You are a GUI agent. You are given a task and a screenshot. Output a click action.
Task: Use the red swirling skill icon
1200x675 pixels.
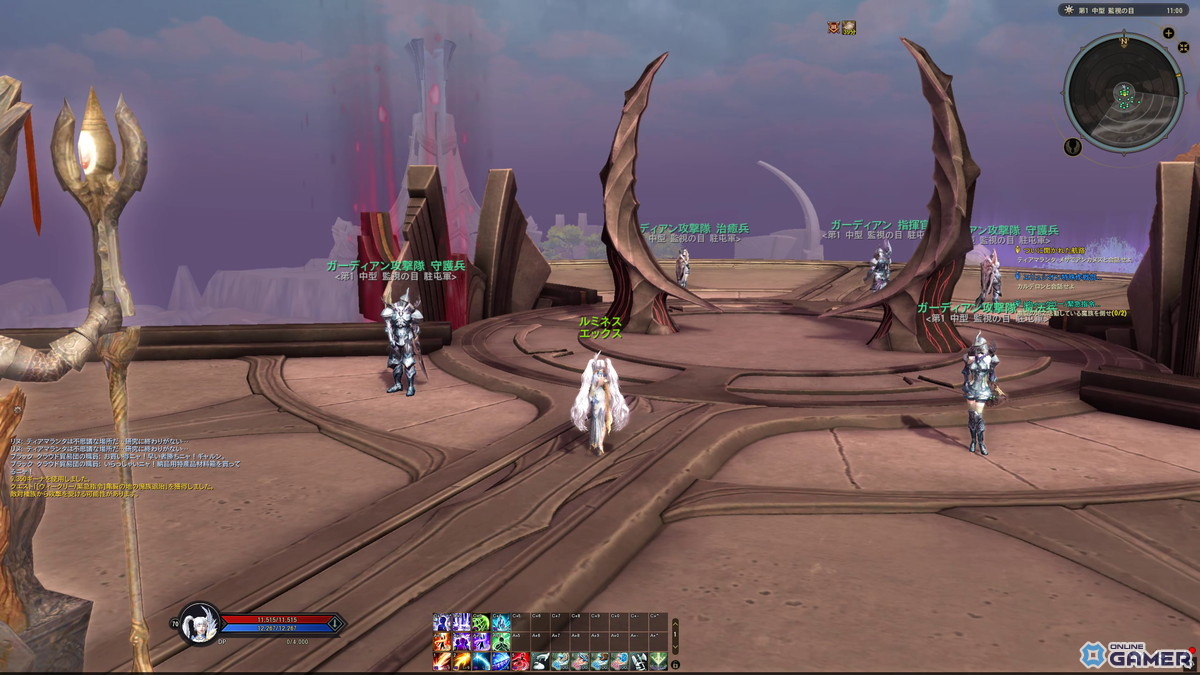click(x=521, y=661)
